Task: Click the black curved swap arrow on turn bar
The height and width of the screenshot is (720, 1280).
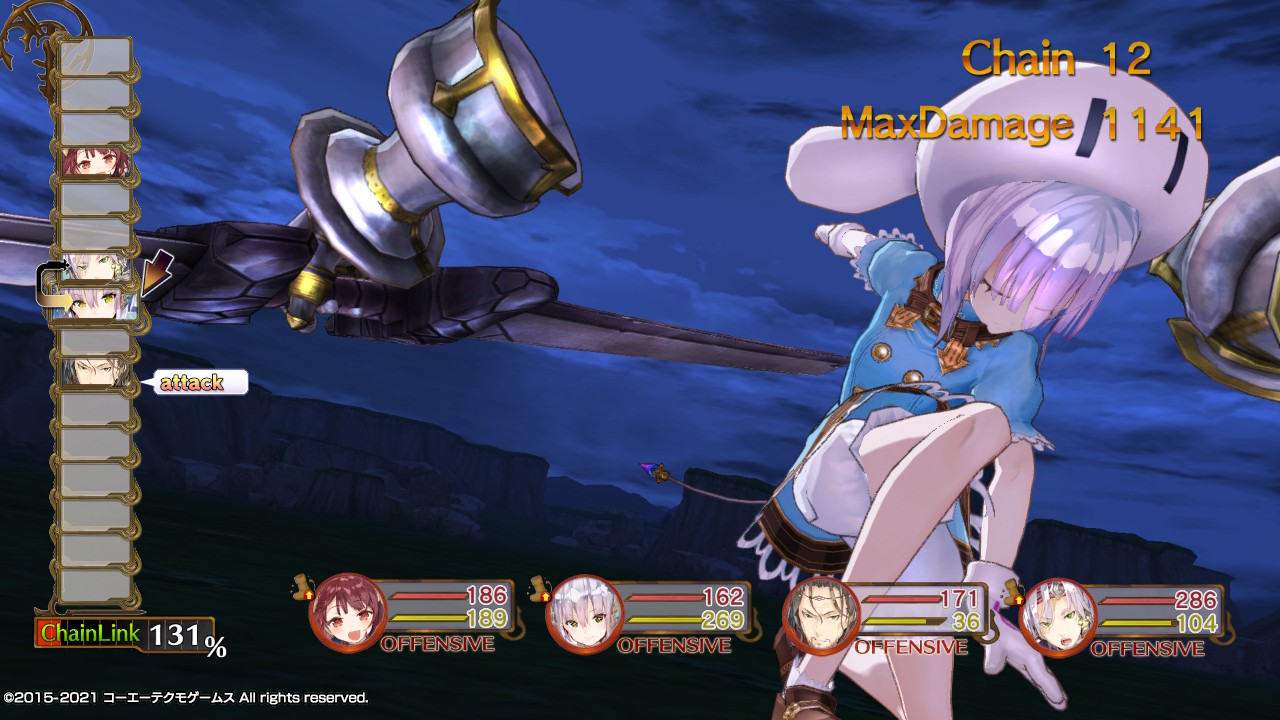Action: [x=48, y=268]
